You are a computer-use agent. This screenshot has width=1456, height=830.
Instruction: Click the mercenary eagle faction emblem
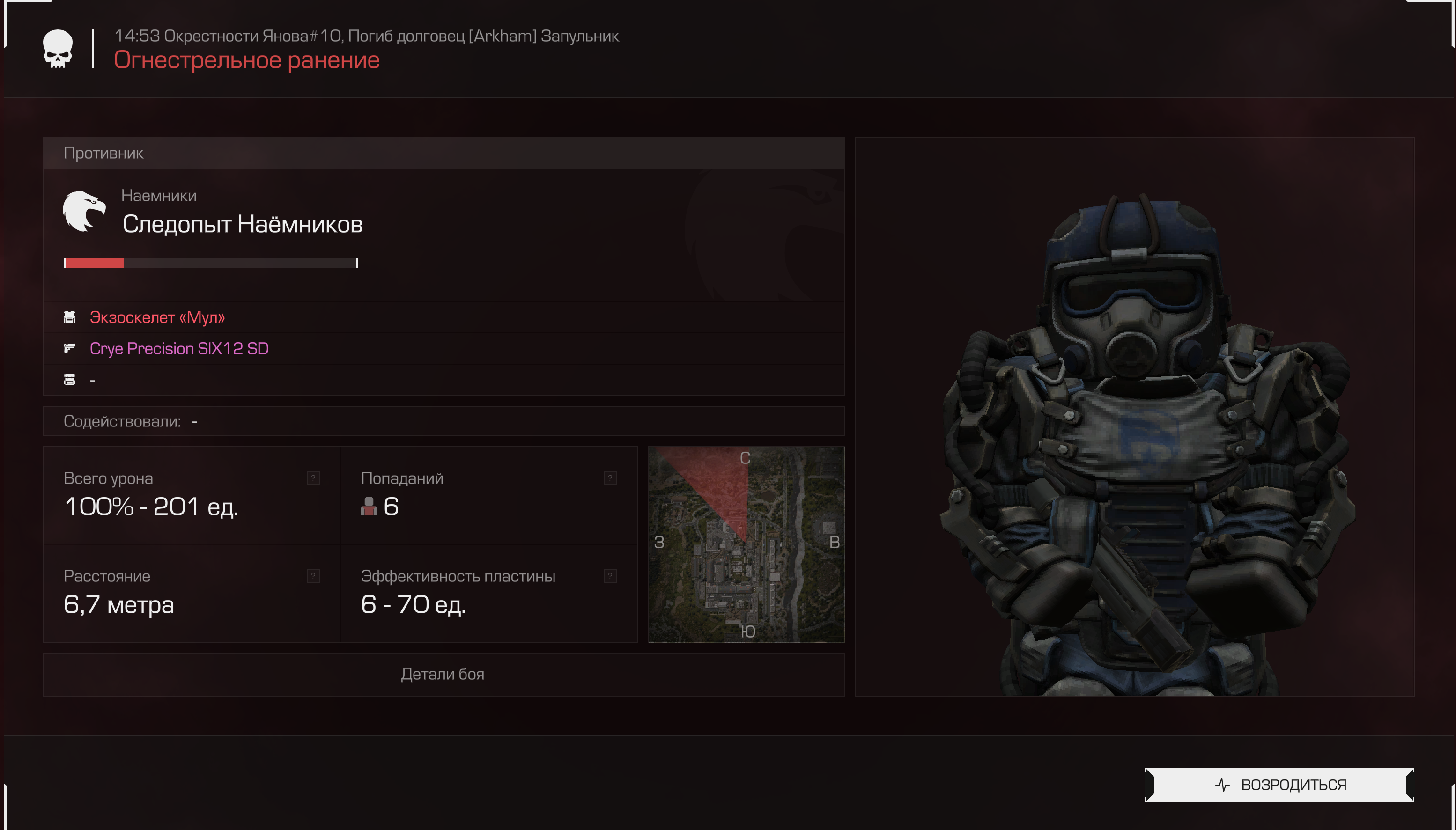(84, 211)
